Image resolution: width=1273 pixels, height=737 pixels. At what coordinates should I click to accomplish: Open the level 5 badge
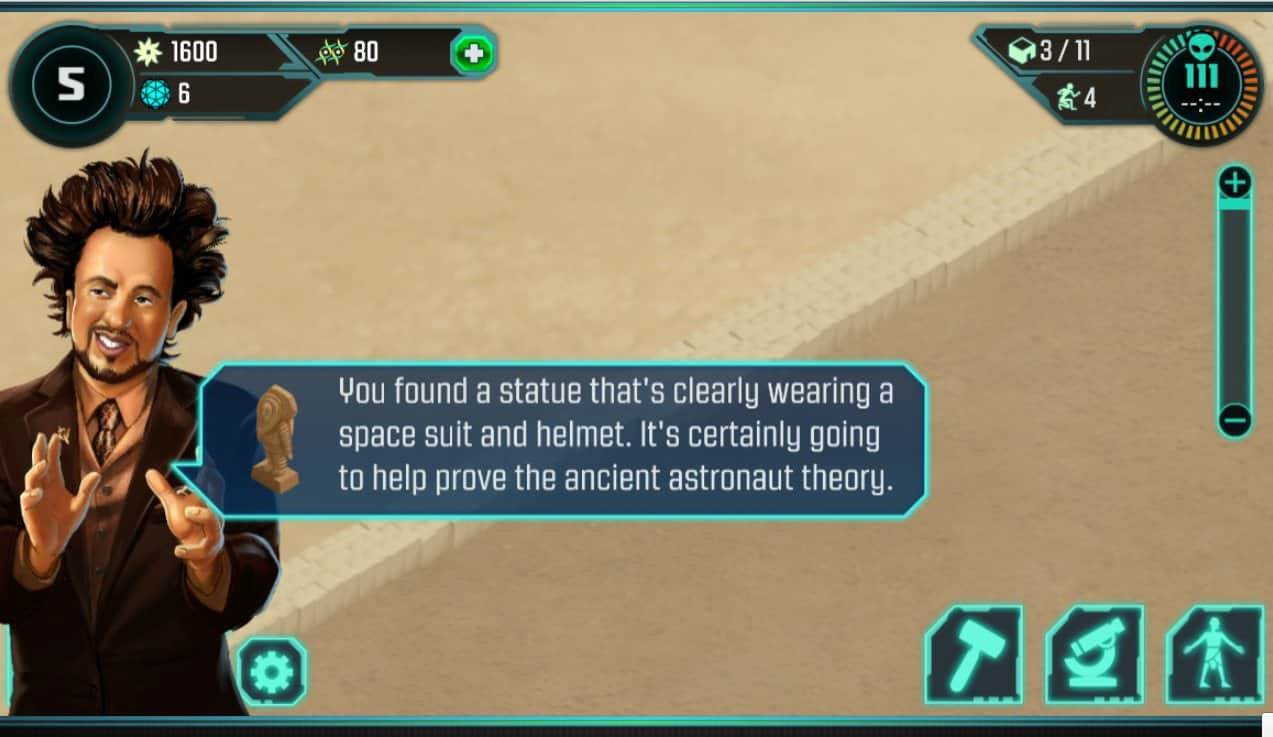70,86
